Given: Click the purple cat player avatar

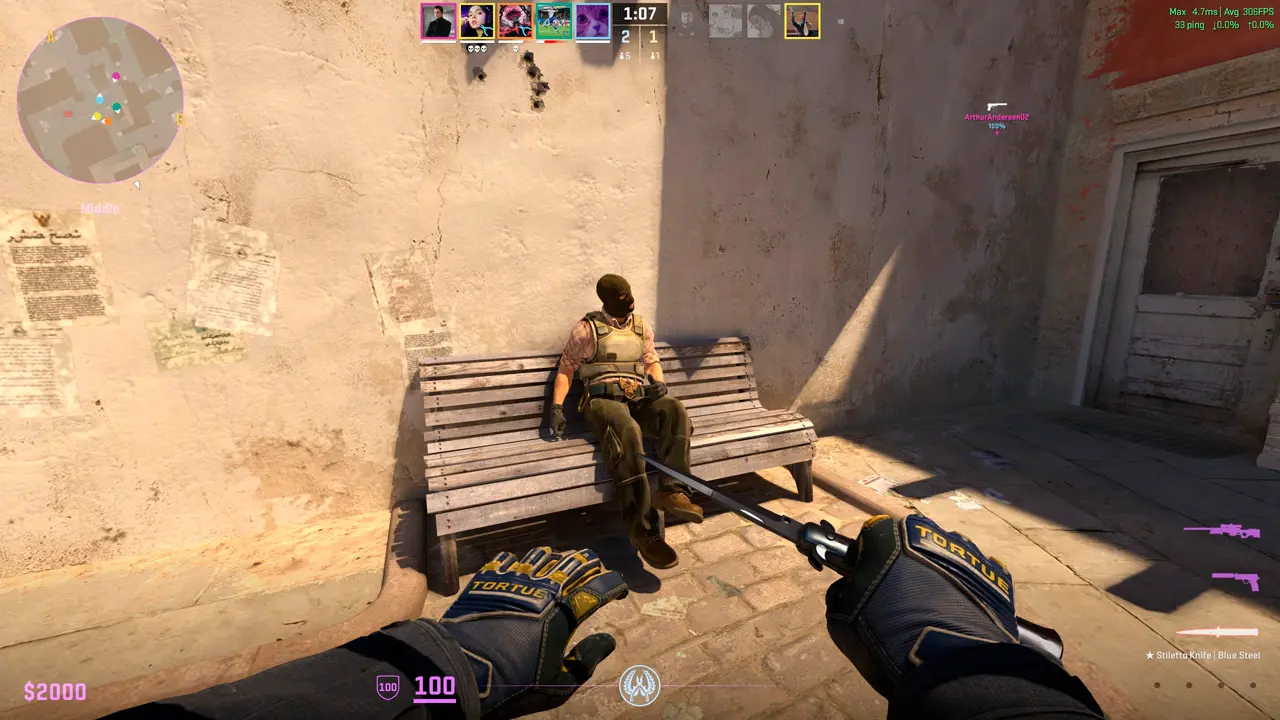Looking at the screenshot, I should tap(592, 21).
